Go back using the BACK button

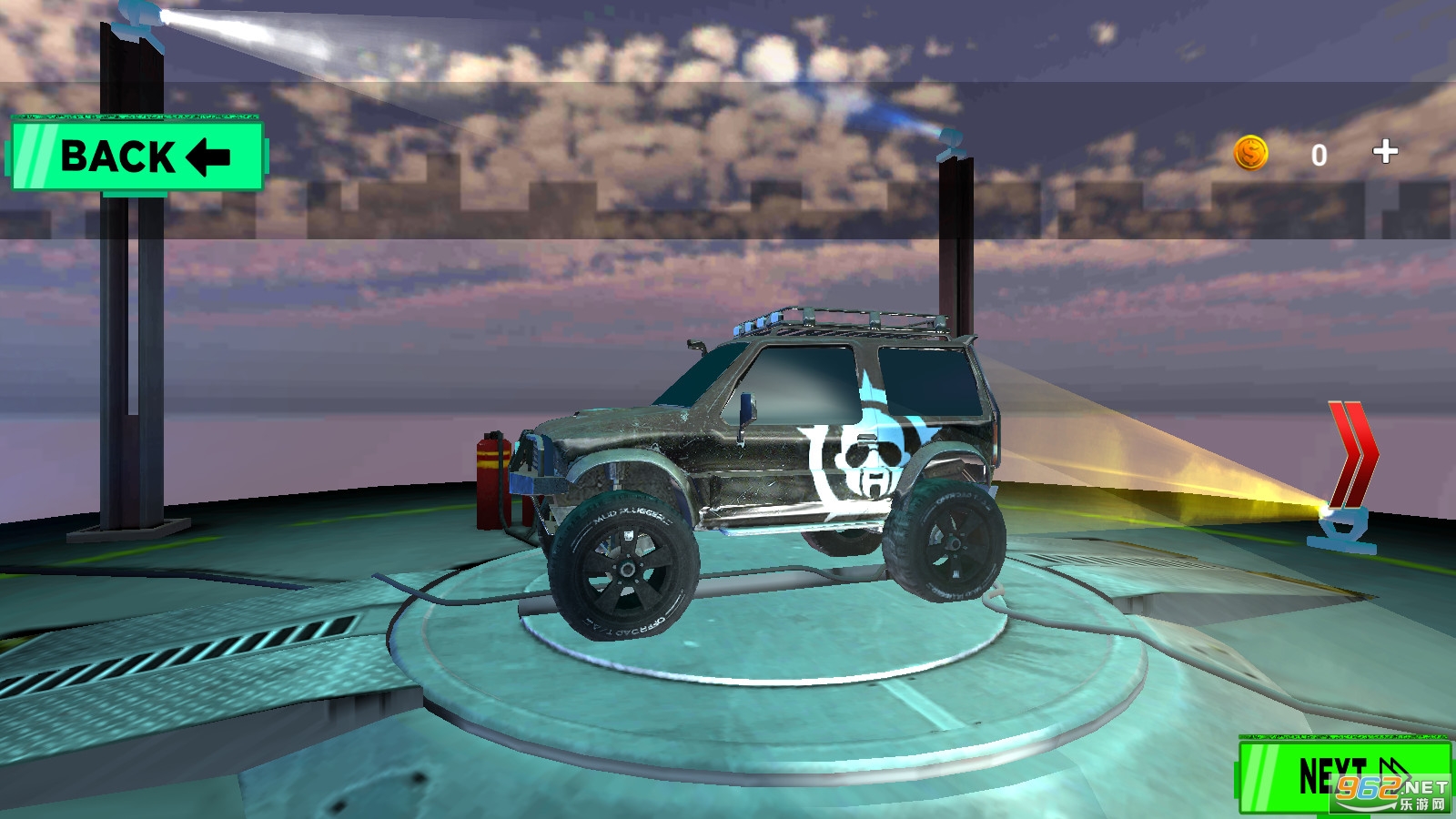tap(136, 156)
